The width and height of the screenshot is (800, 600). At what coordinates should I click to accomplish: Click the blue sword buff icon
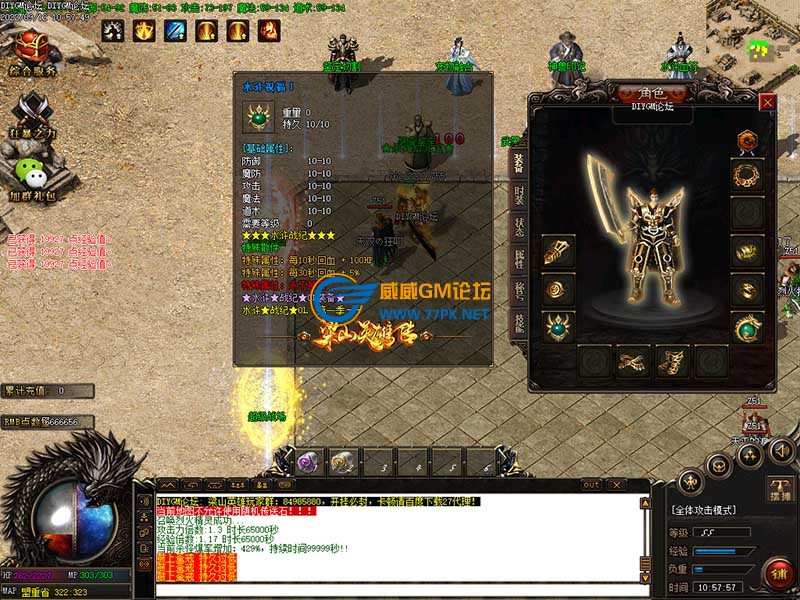point(175,31)
